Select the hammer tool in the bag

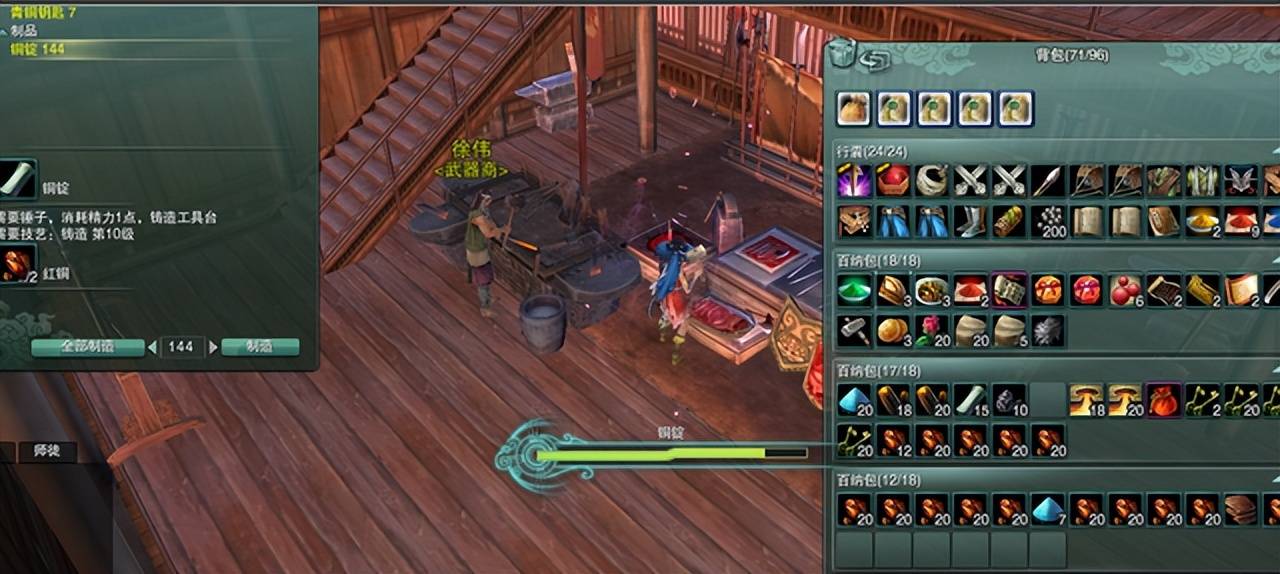click(x=852, y=330)
